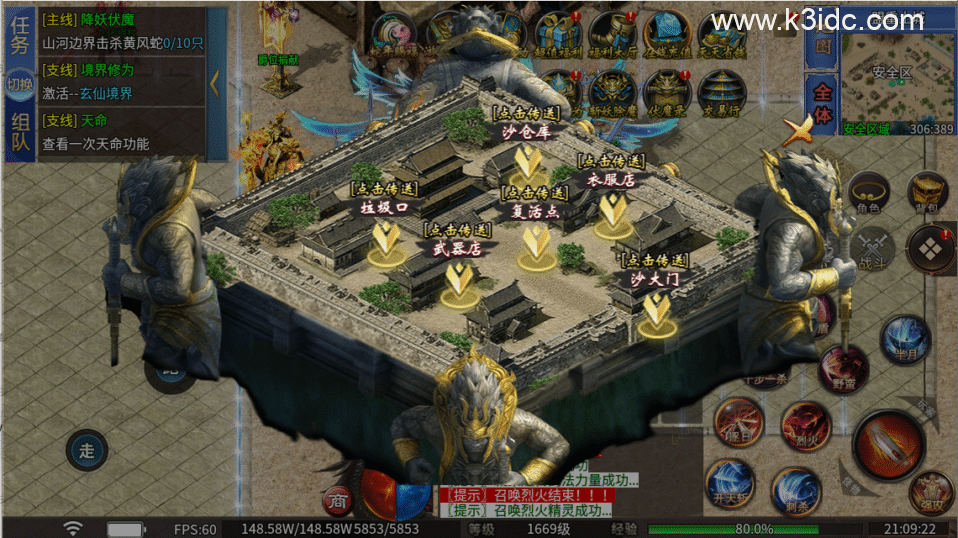958x538 pixels.
Task: Select the 境界修为 side quest
Action: [120, 81]
